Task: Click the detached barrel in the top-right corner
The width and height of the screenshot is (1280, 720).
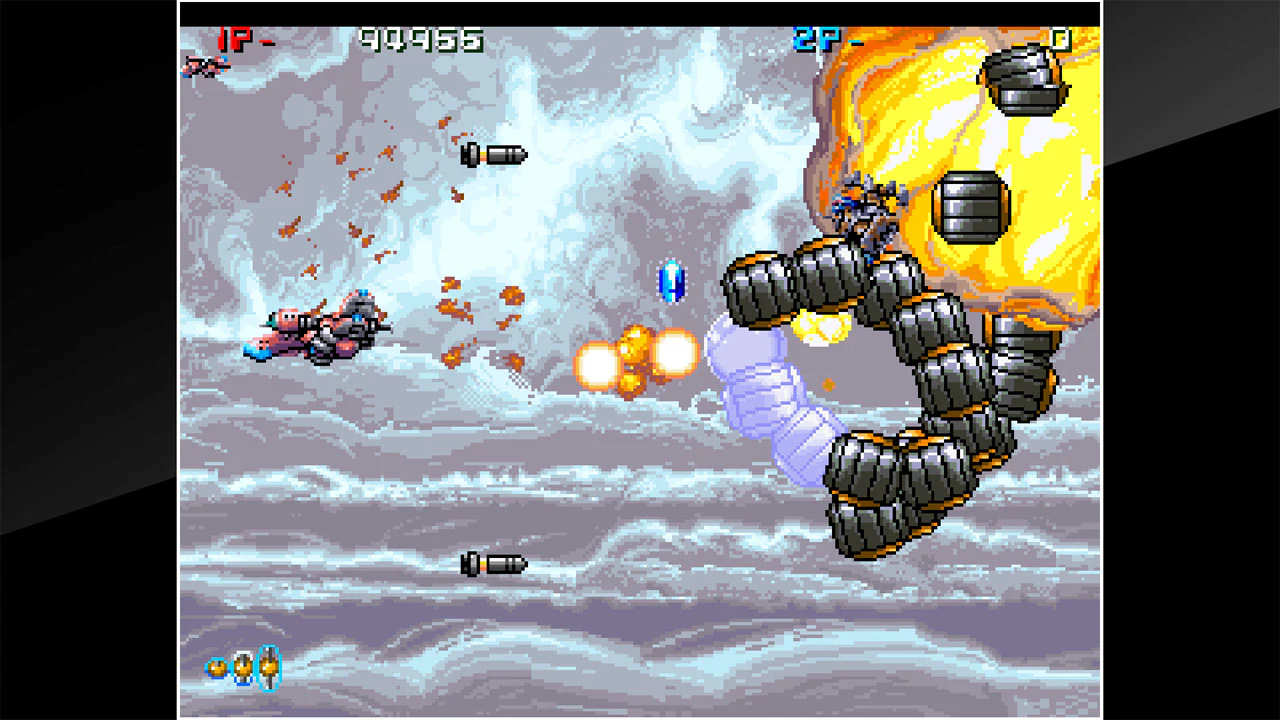Action: tap(1022, 80)
